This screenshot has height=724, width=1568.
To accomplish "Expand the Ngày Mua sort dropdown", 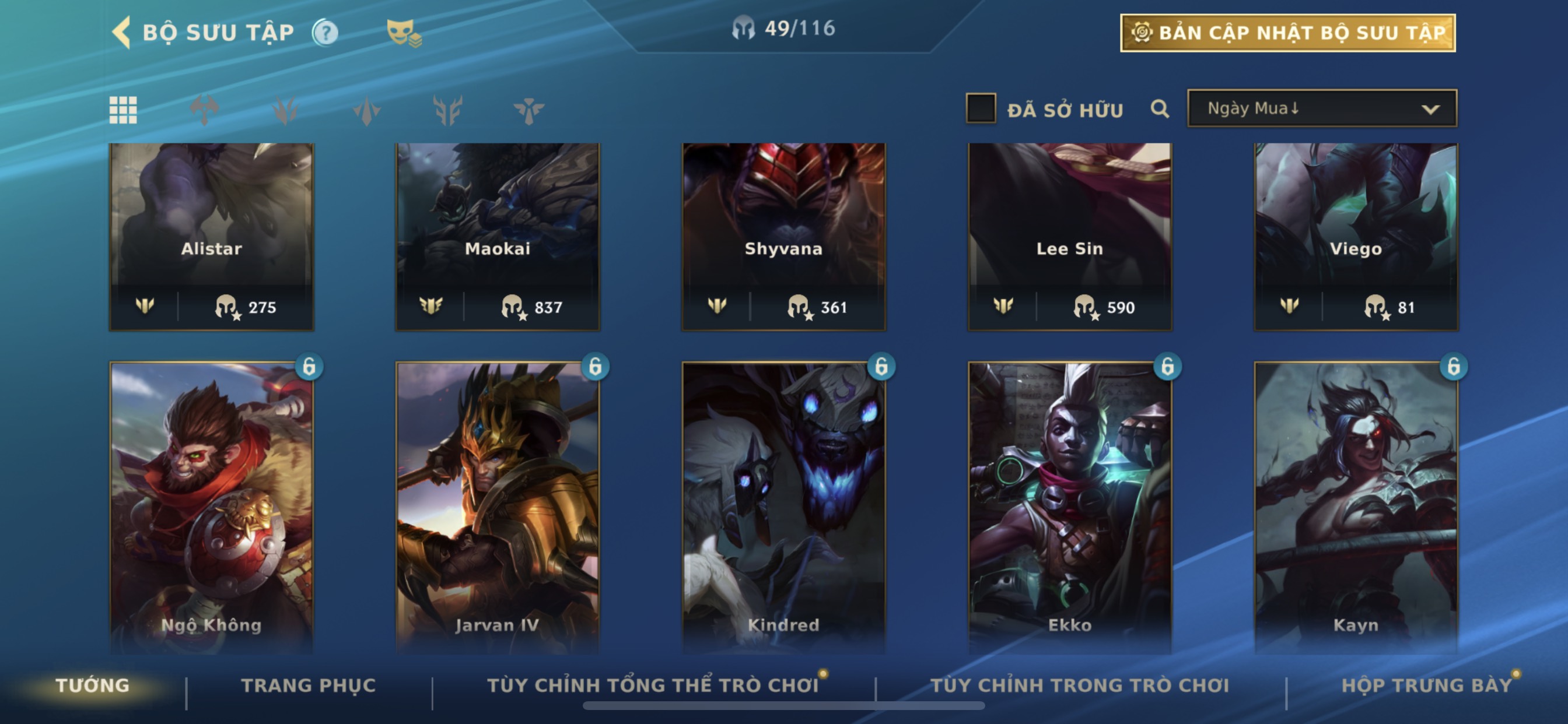I will point(1321,109).
